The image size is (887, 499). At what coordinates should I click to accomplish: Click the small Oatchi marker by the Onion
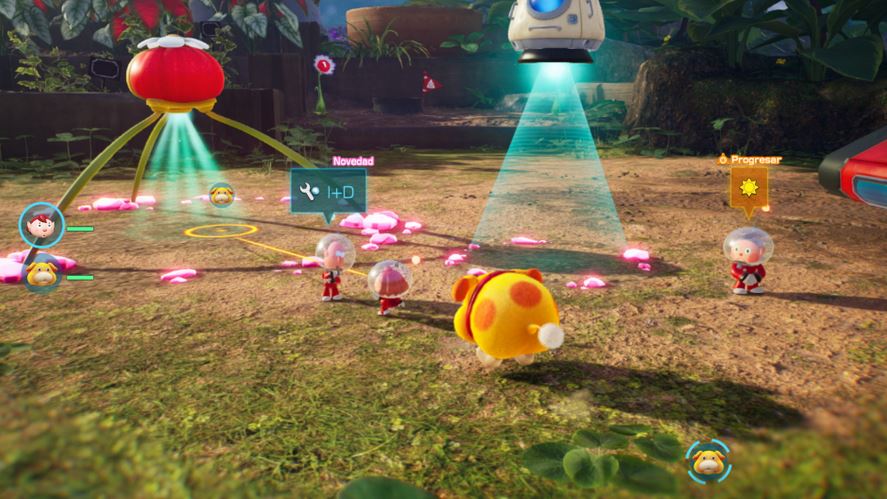(221, 195)
